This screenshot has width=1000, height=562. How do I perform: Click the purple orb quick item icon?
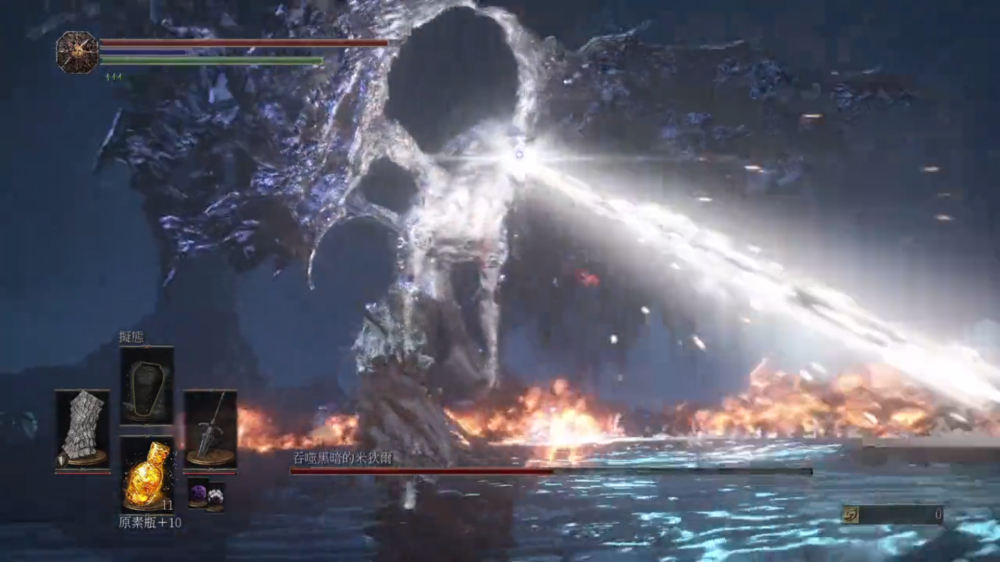[197, 492]
